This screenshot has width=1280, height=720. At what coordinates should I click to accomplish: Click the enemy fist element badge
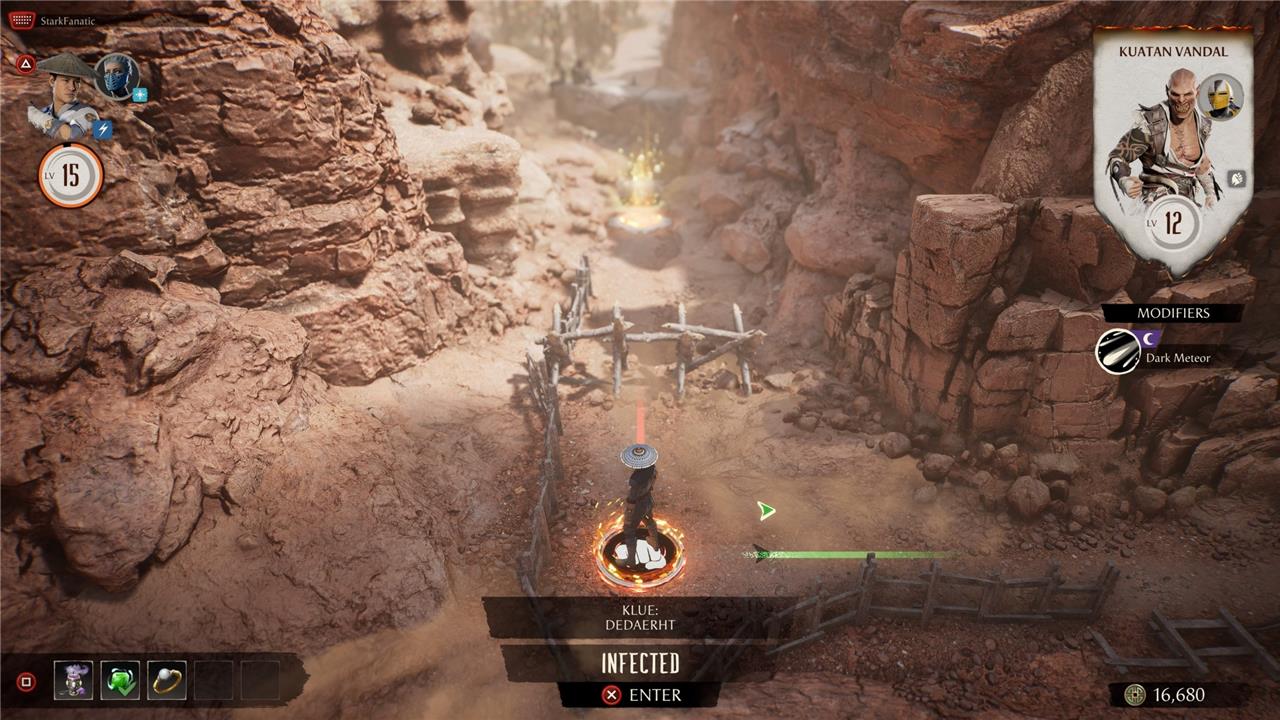[1237, 180]
